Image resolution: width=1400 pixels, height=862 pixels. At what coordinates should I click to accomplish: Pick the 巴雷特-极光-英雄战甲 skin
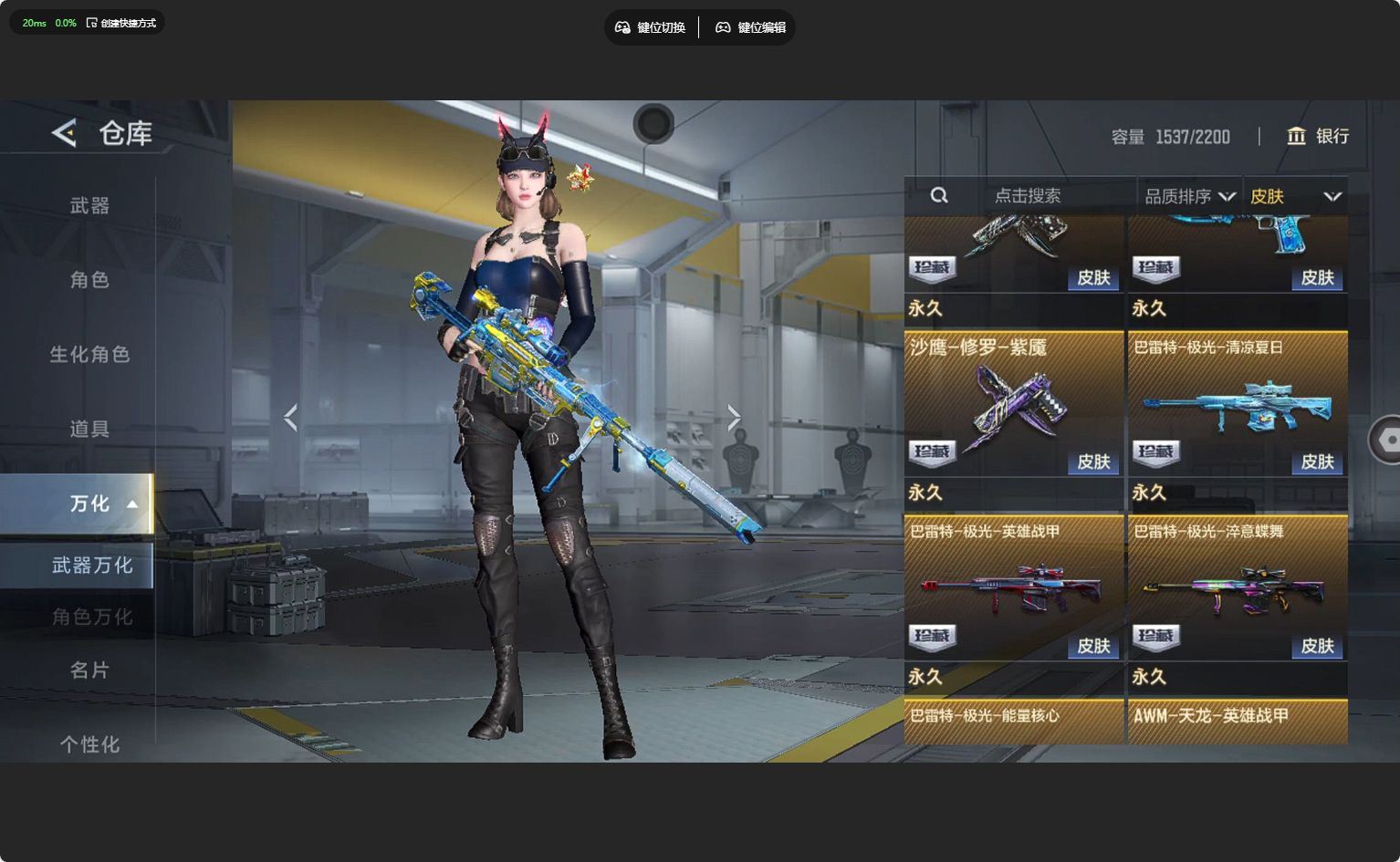coord(1013,588)
